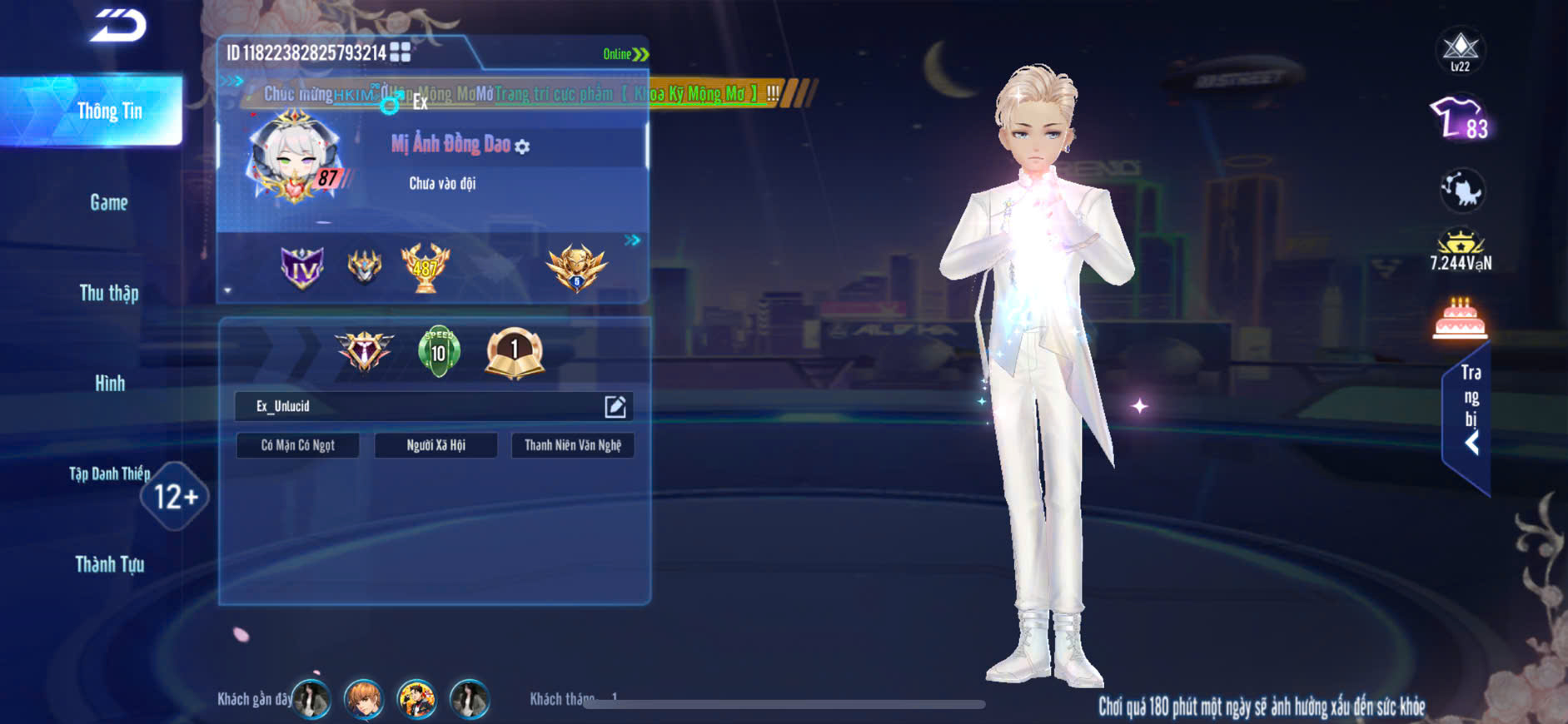Open the Lv22 badge icon

click(x=1460, y=50)
